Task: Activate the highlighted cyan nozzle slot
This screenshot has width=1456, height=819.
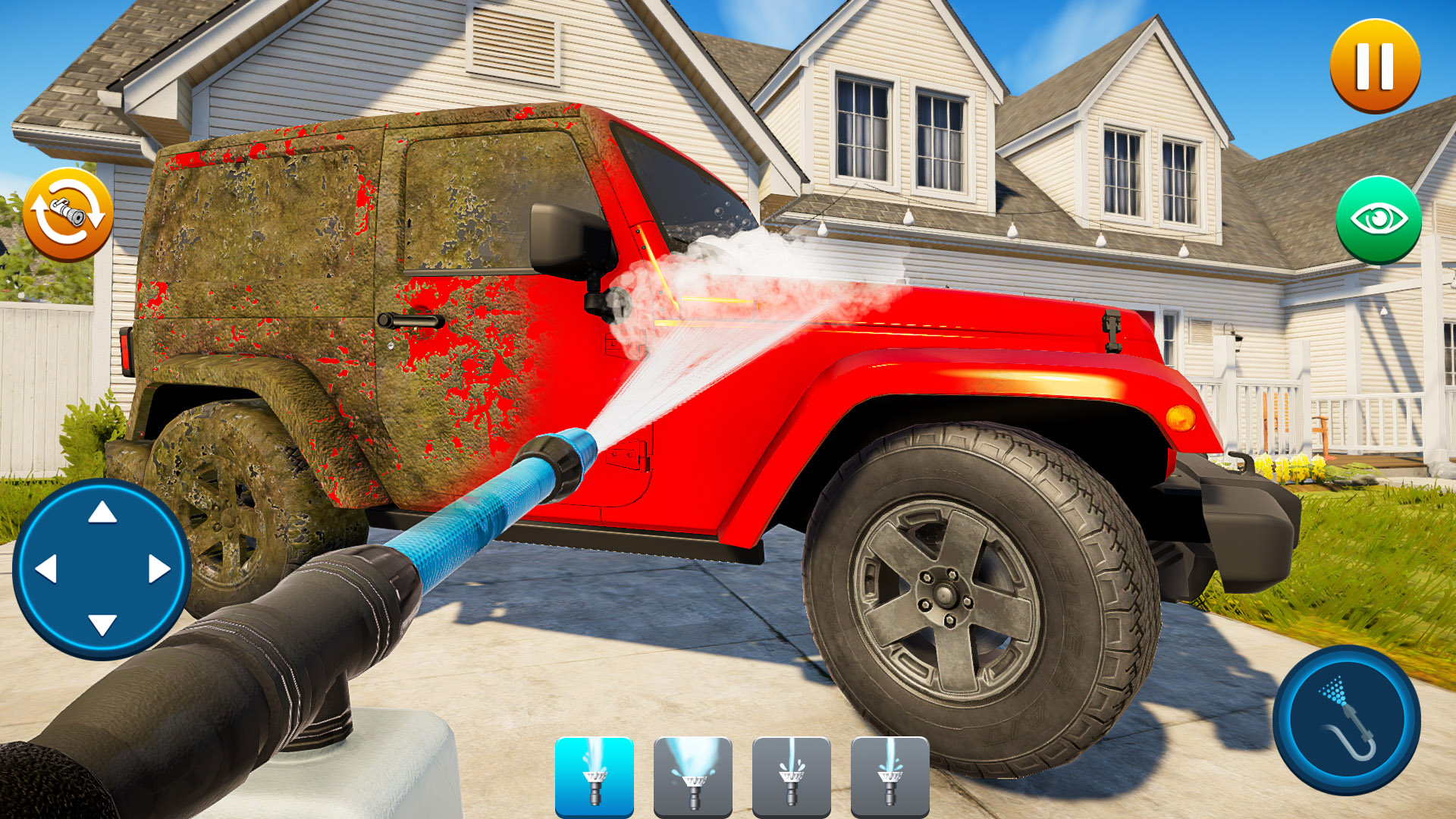Action: pos(595,775)
